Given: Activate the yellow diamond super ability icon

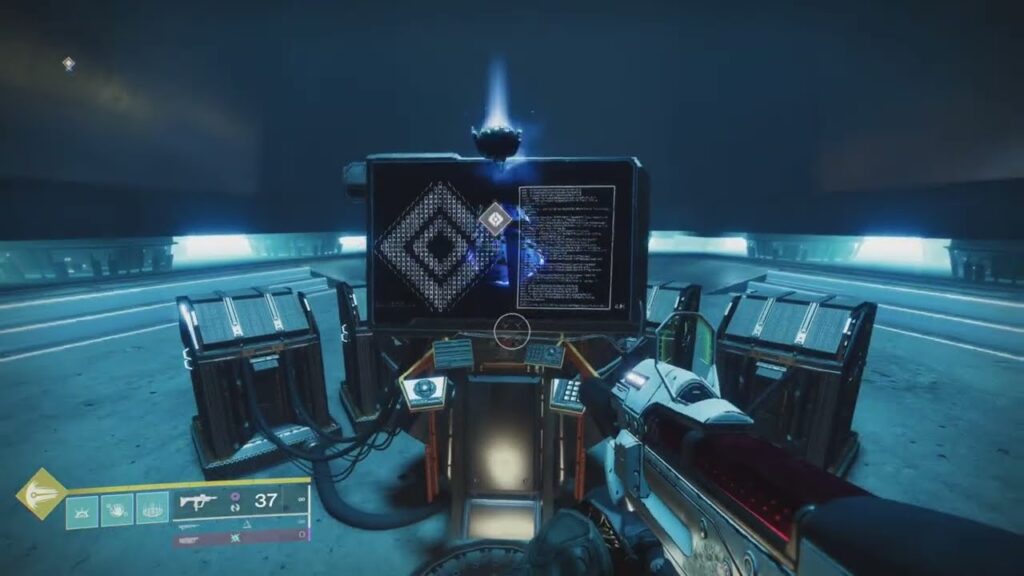Looking at the screenshot, I should coord(41,493).
